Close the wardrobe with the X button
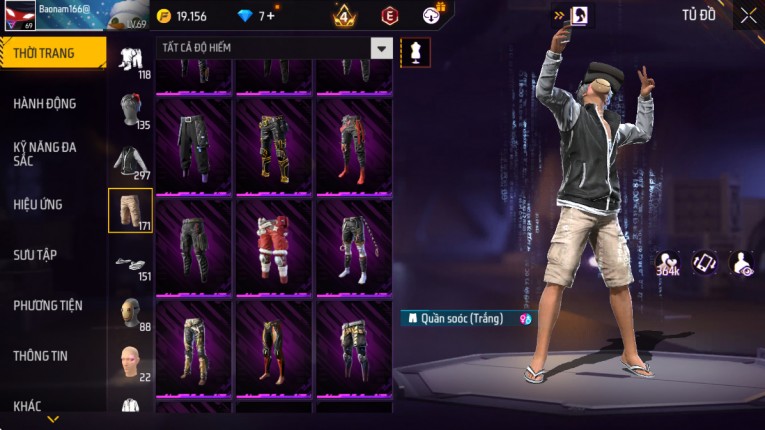Screen dimensions: 765x430 pyautogui.click(x=748, y=15)
